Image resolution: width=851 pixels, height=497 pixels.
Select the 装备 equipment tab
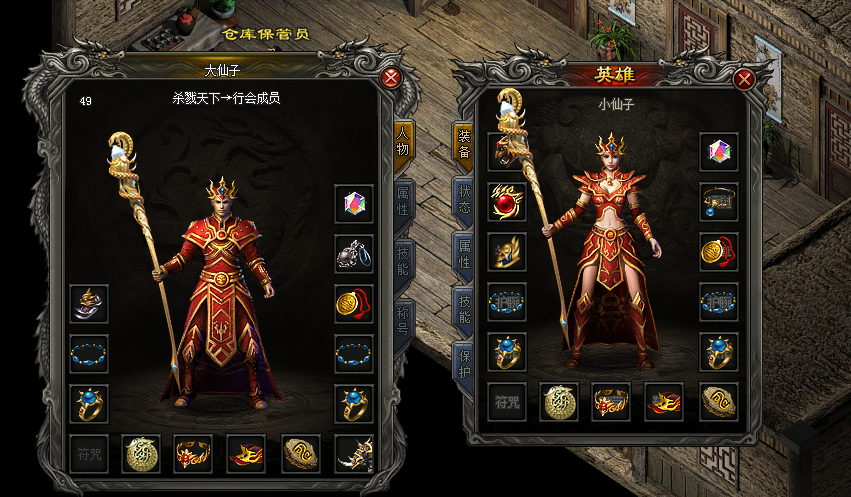[x=464, y=145]
